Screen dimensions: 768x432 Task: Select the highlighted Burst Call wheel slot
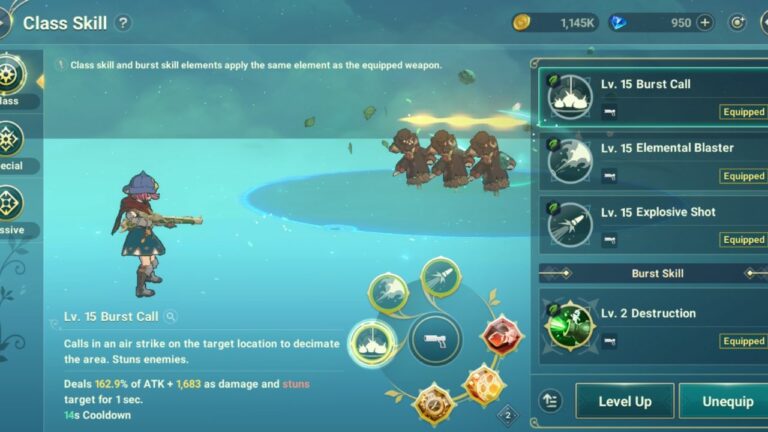click(x=371, y=345)
